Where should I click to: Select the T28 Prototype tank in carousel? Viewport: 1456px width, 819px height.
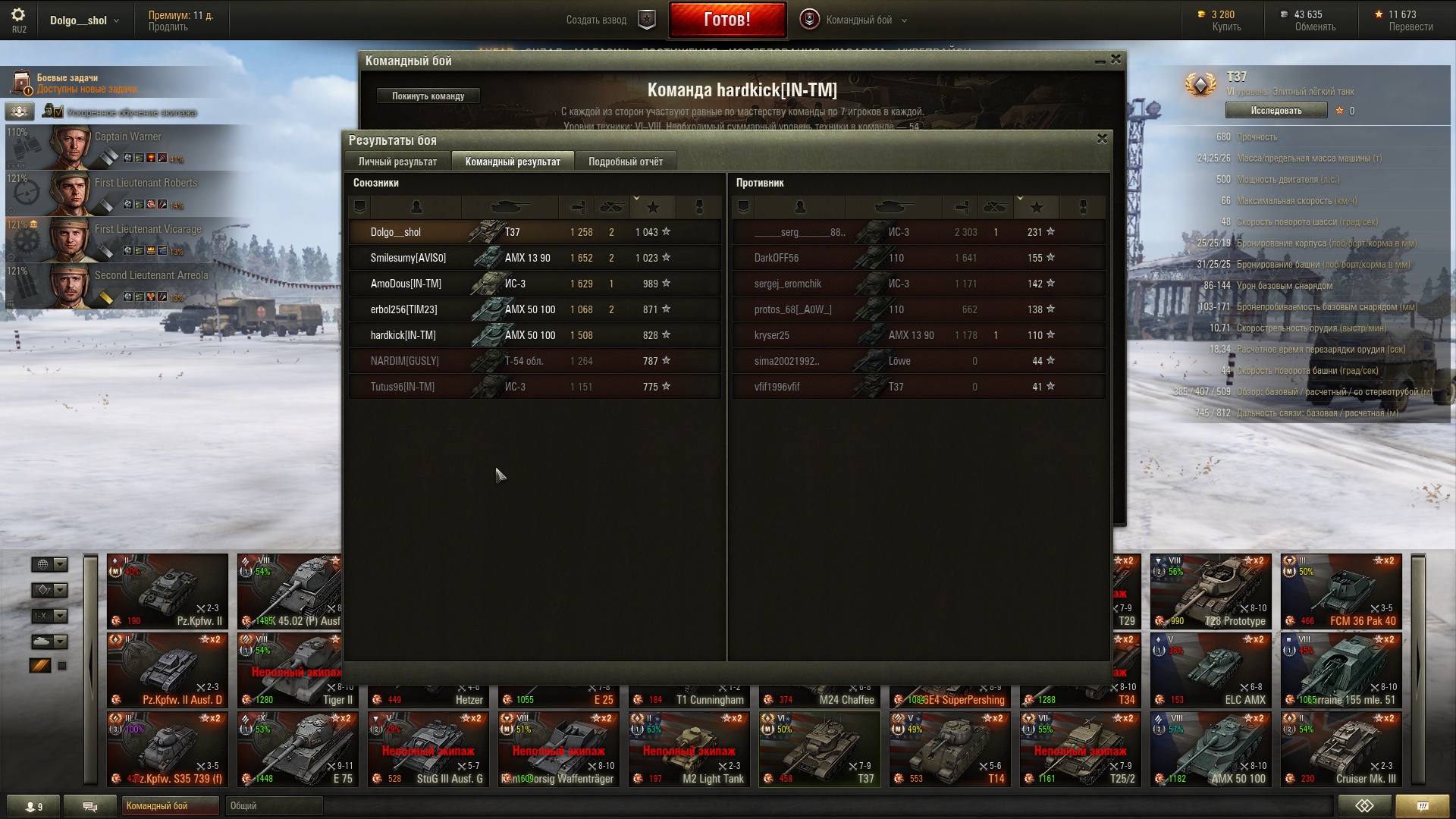1210,591
